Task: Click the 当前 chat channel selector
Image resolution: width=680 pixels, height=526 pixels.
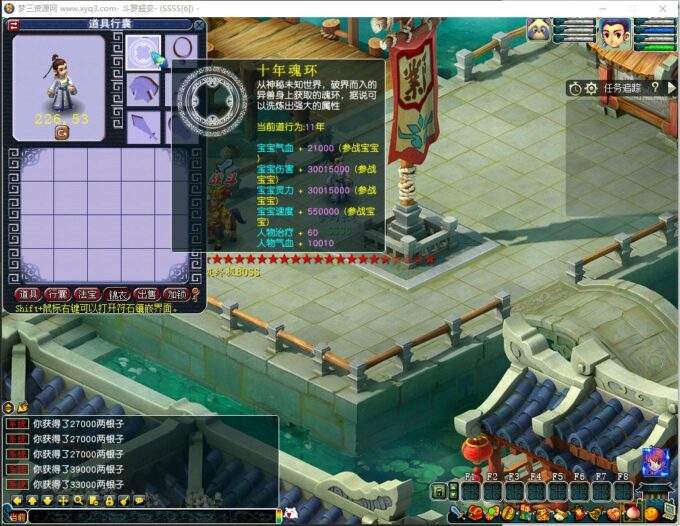Action: (x=17, y=517)
